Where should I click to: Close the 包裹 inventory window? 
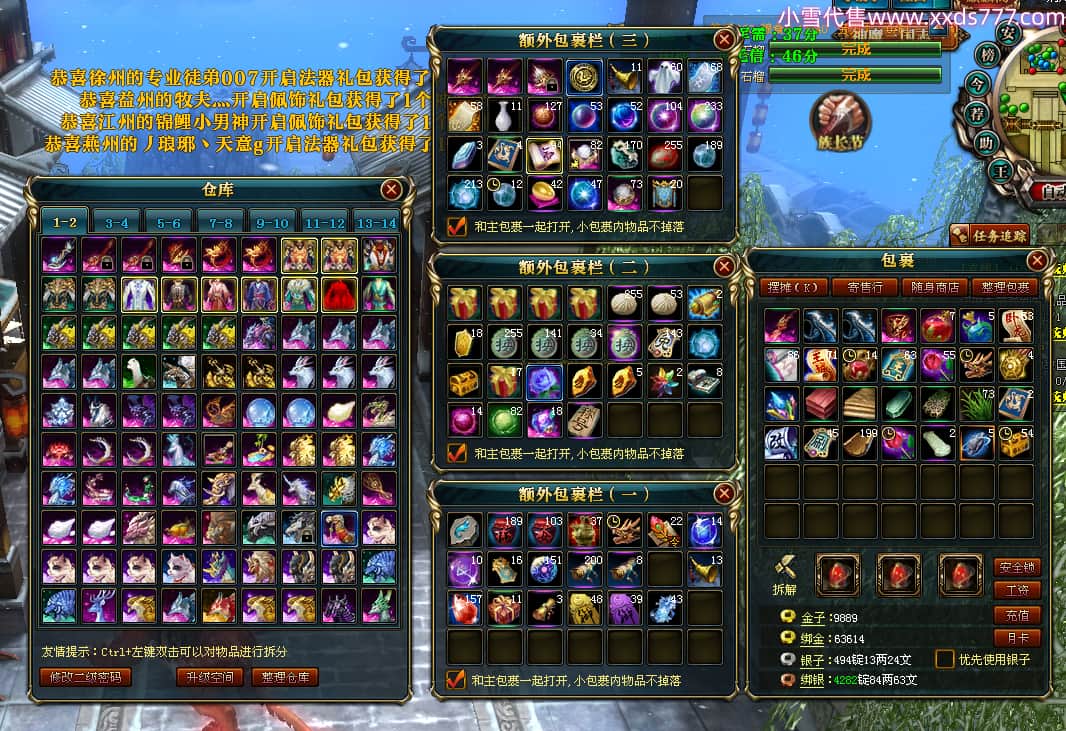[x=1037, y=262]
